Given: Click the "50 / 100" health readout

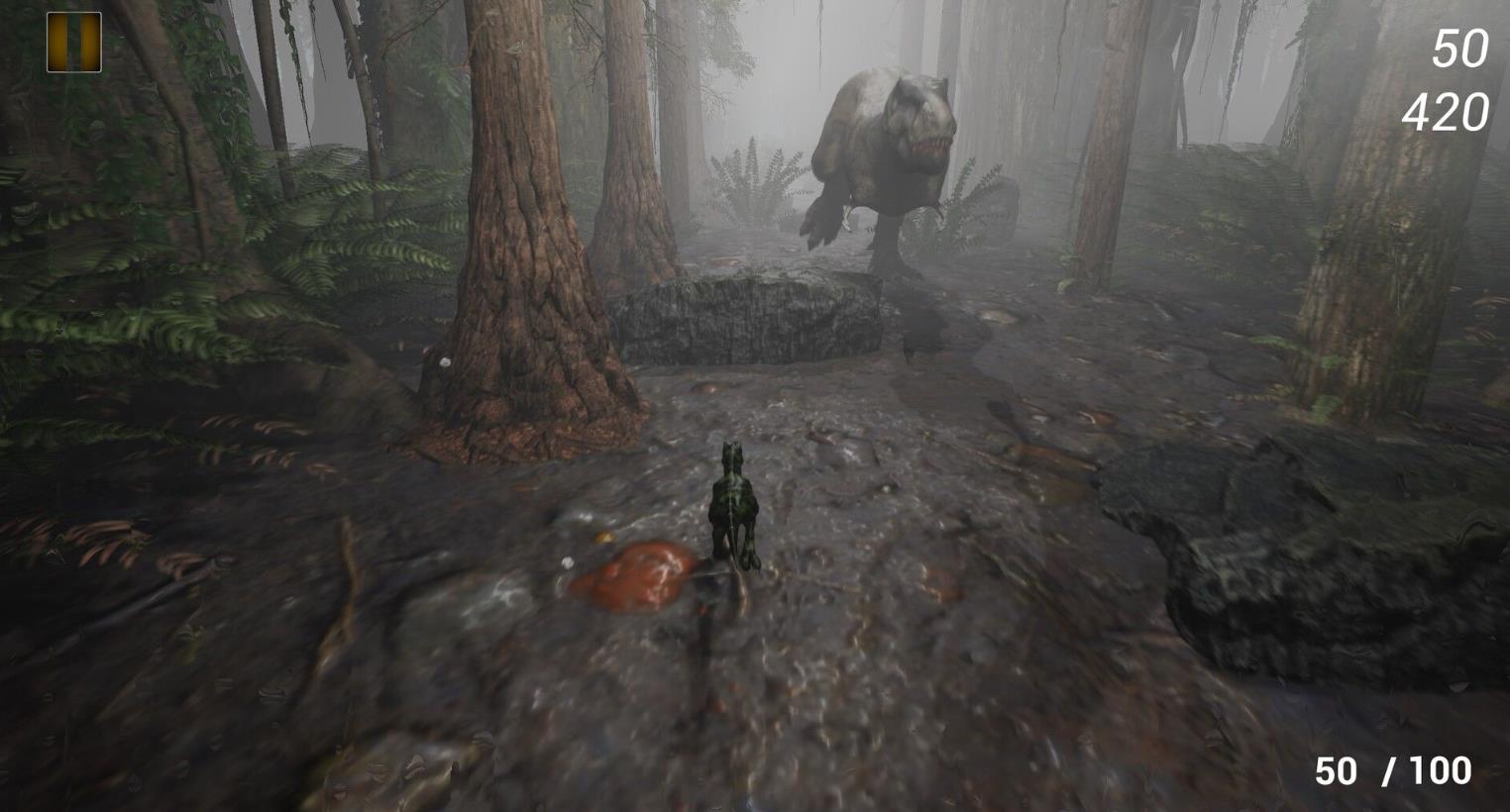Looking at the screenshot, I should tap(1393, 770).
